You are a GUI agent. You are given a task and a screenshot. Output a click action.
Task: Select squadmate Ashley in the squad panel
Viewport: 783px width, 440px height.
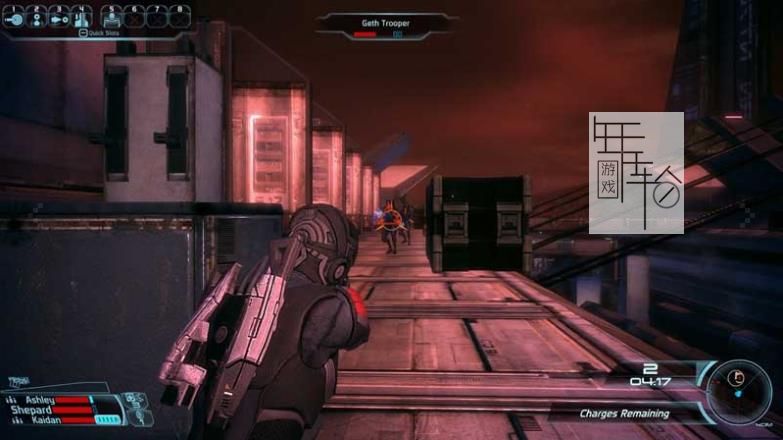pyautogui.click(x=40, y=400)
